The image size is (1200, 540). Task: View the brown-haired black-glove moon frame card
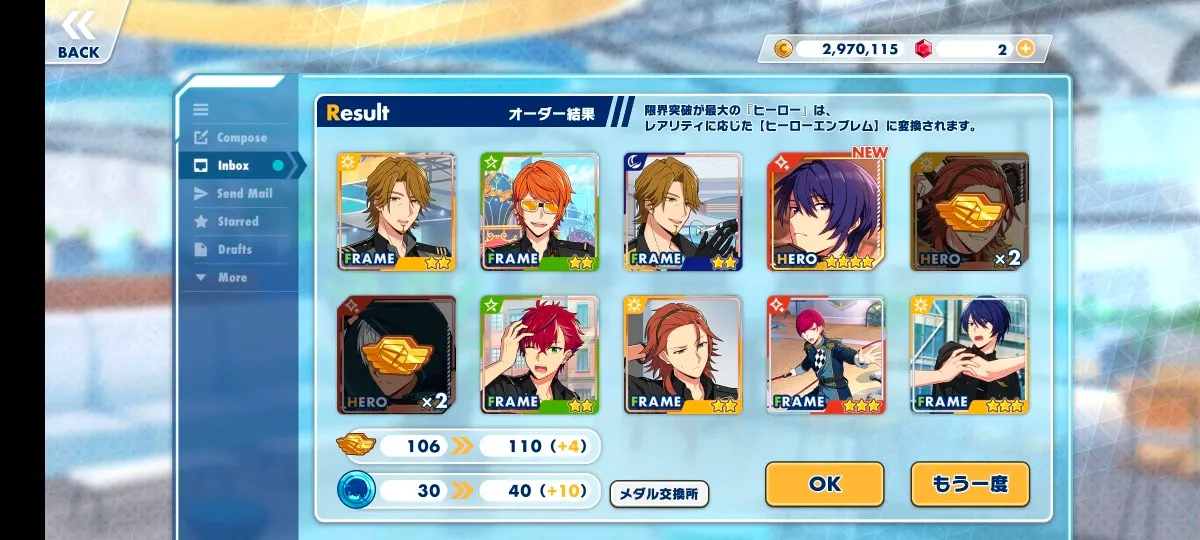[683, 212]
